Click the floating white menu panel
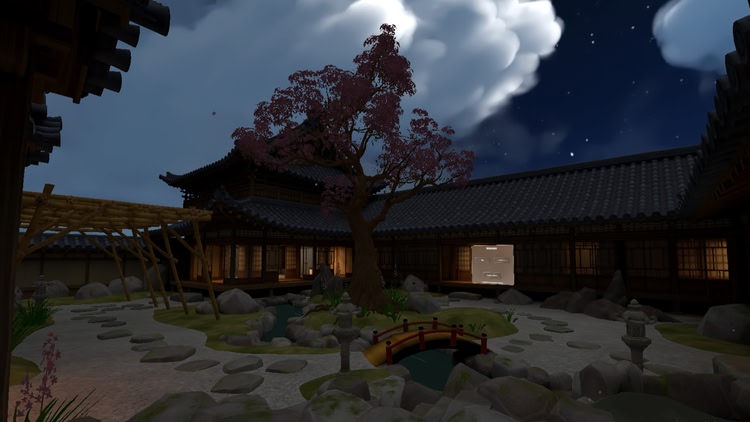This screenshot has width=750, height=422. pos(493,264)
